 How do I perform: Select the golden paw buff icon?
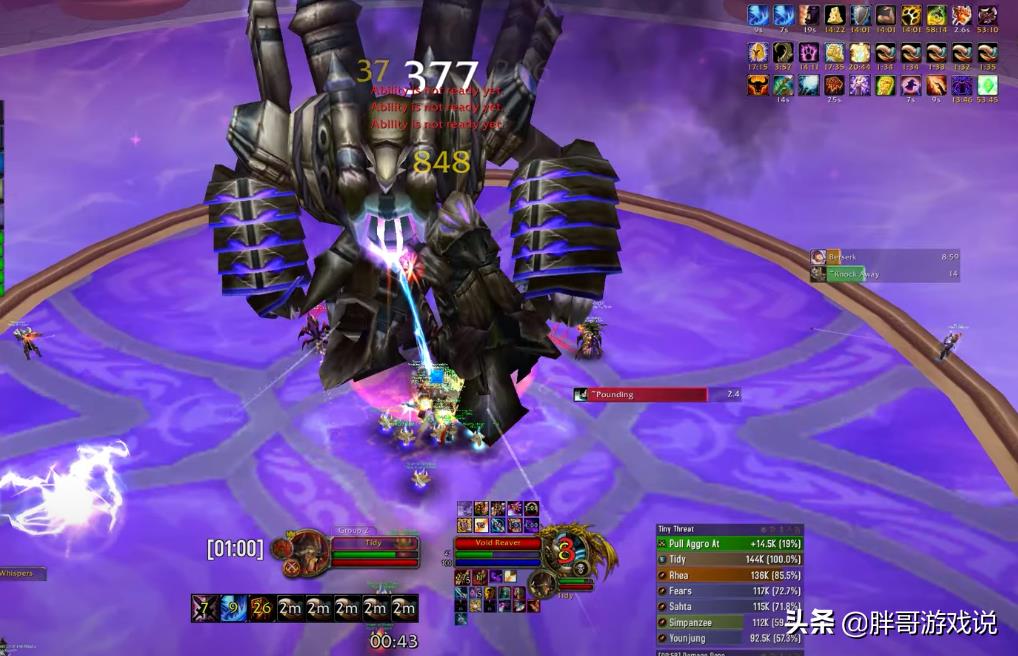(x=911, y=15)
